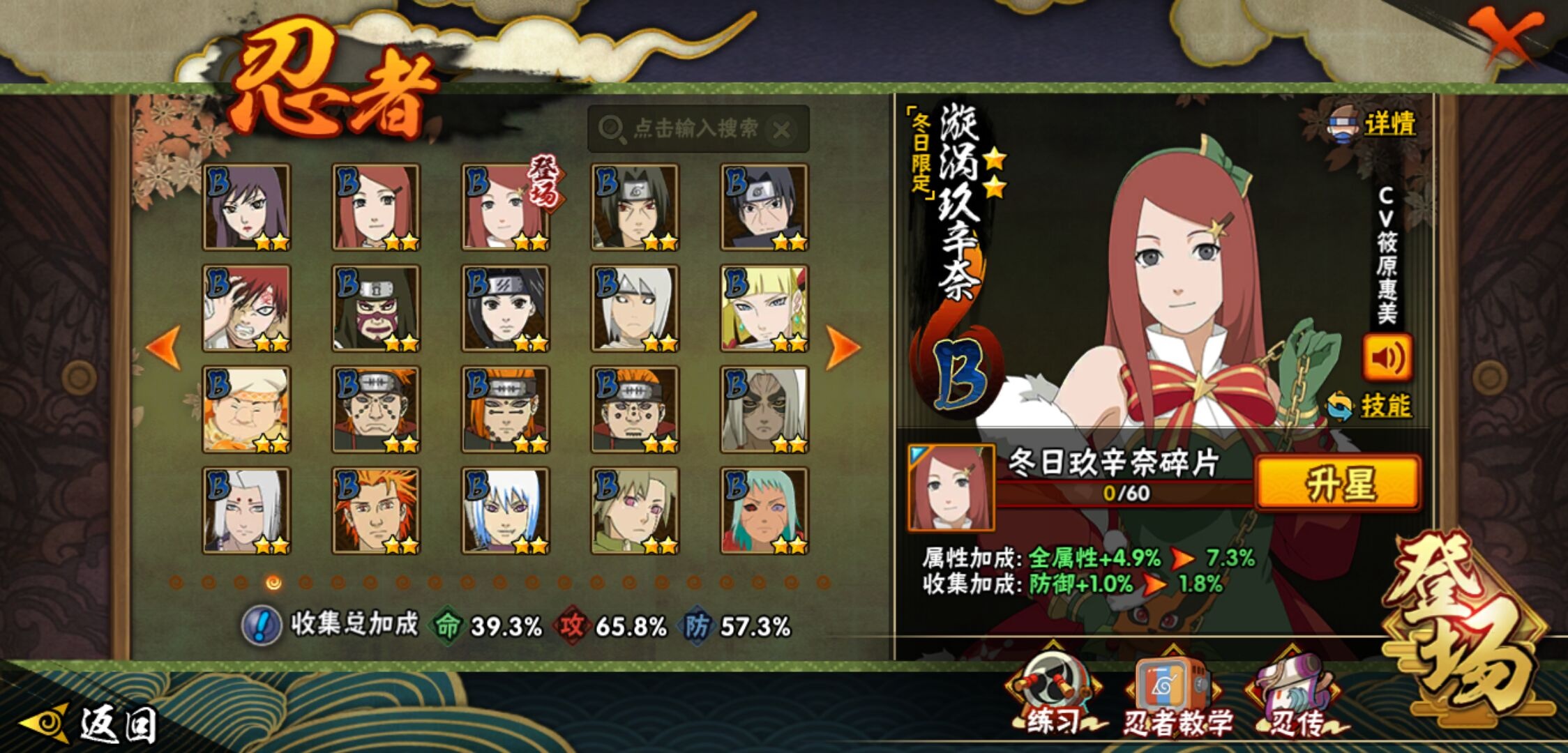Show the next page of ninjas

pyautogui.click(x=842, y=347)
